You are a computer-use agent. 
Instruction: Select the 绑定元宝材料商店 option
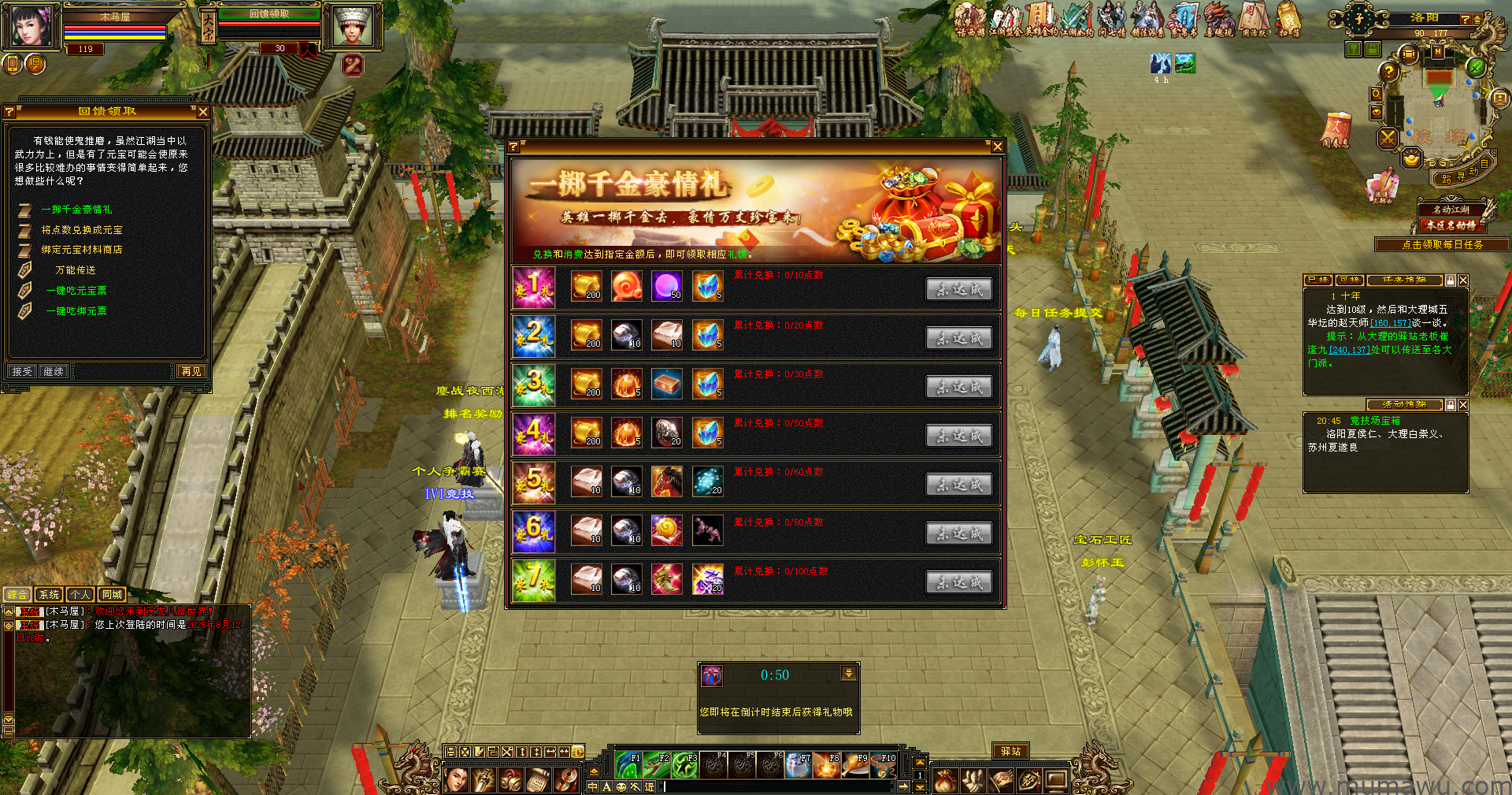pyautogui.click(x=82, y=250)
